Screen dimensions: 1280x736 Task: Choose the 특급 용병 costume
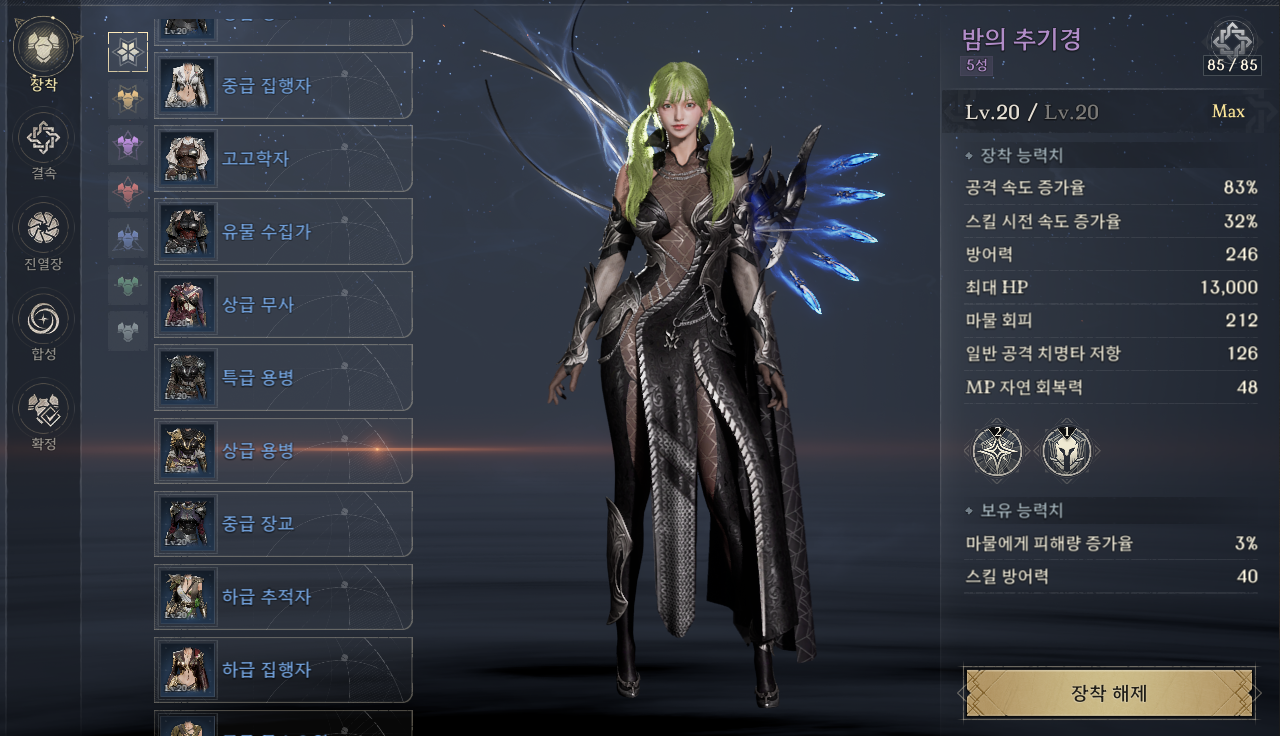(283, 378)
